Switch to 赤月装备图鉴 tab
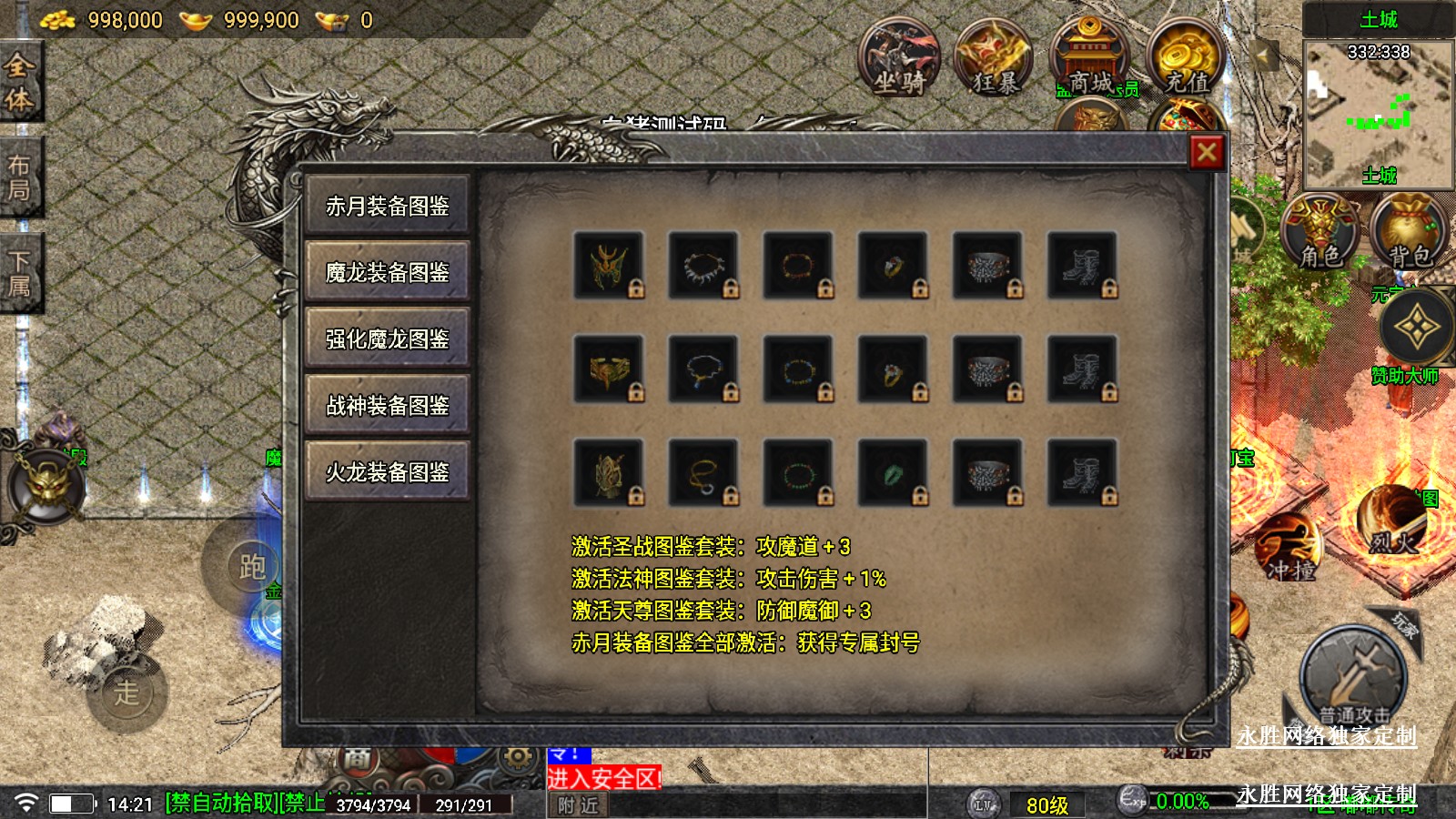 tap(388, 207)
